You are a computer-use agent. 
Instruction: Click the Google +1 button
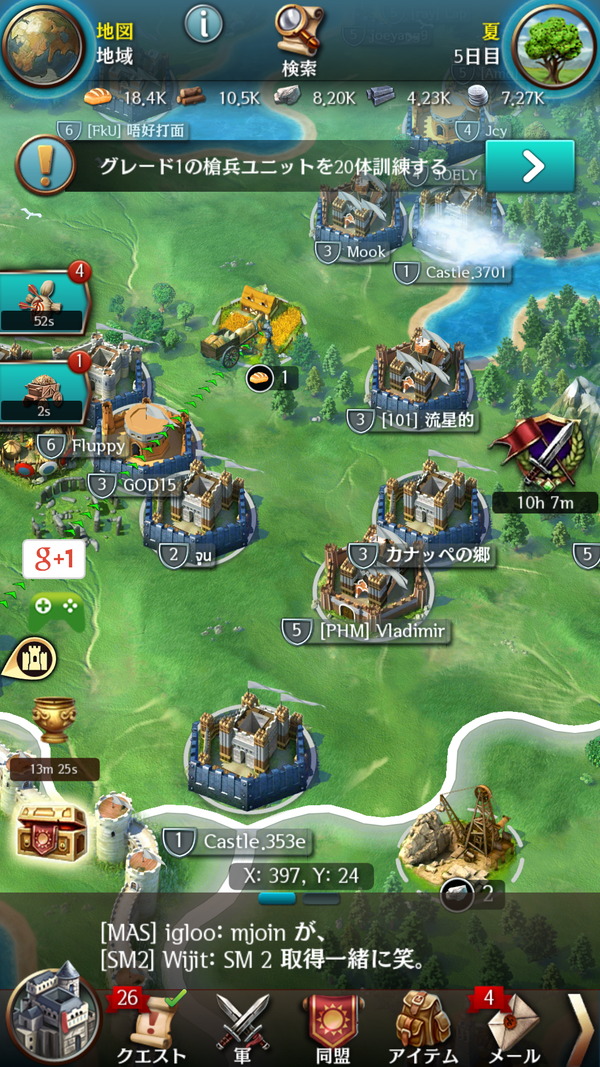click(x=55, y=560)
